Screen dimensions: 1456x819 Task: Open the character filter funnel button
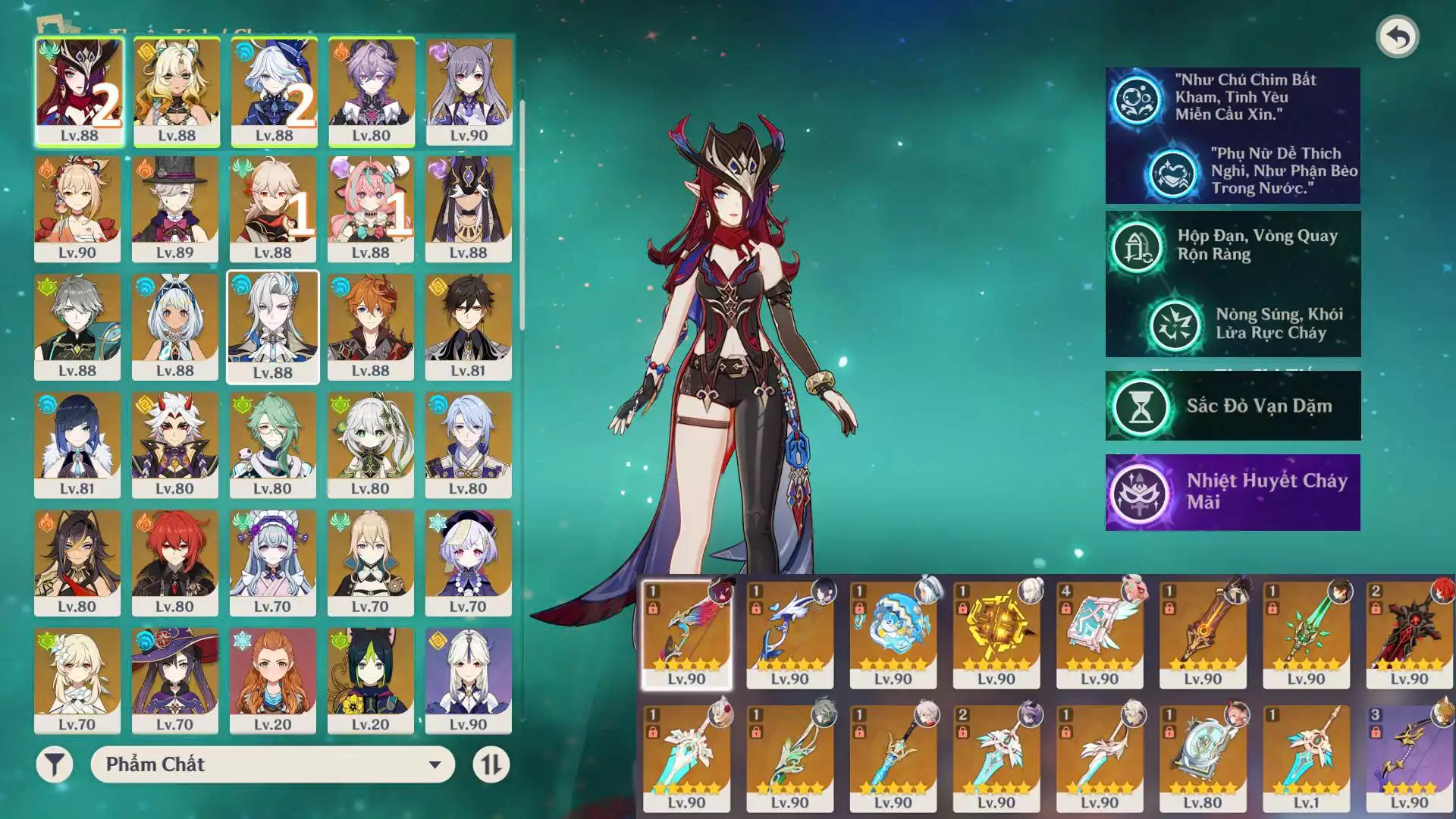pyautogui.click(x=55, y=764)
